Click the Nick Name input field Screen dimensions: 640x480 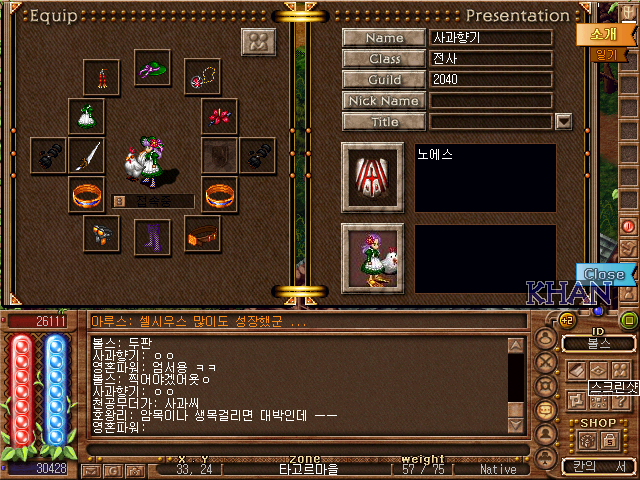(x=491, y=101)
